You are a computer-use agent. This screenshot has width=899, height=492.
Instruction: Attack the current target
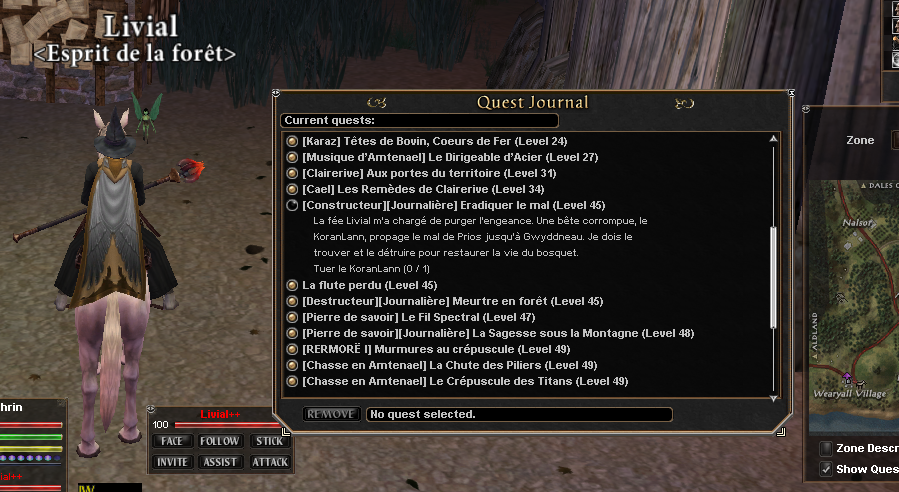coord(269,462)
